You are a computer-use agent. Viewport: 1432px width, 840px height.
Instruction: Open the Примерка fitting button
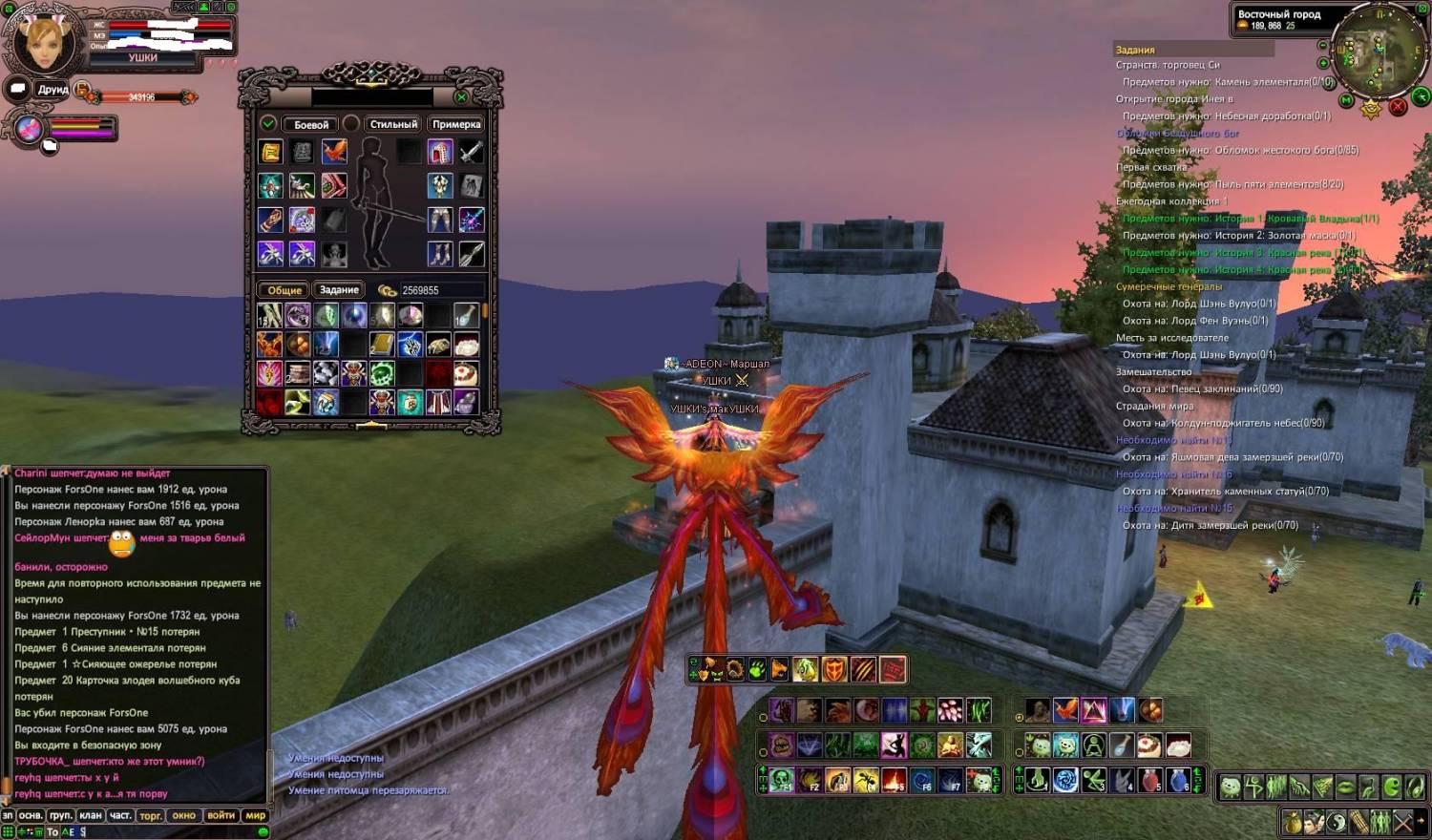[456, 124]
